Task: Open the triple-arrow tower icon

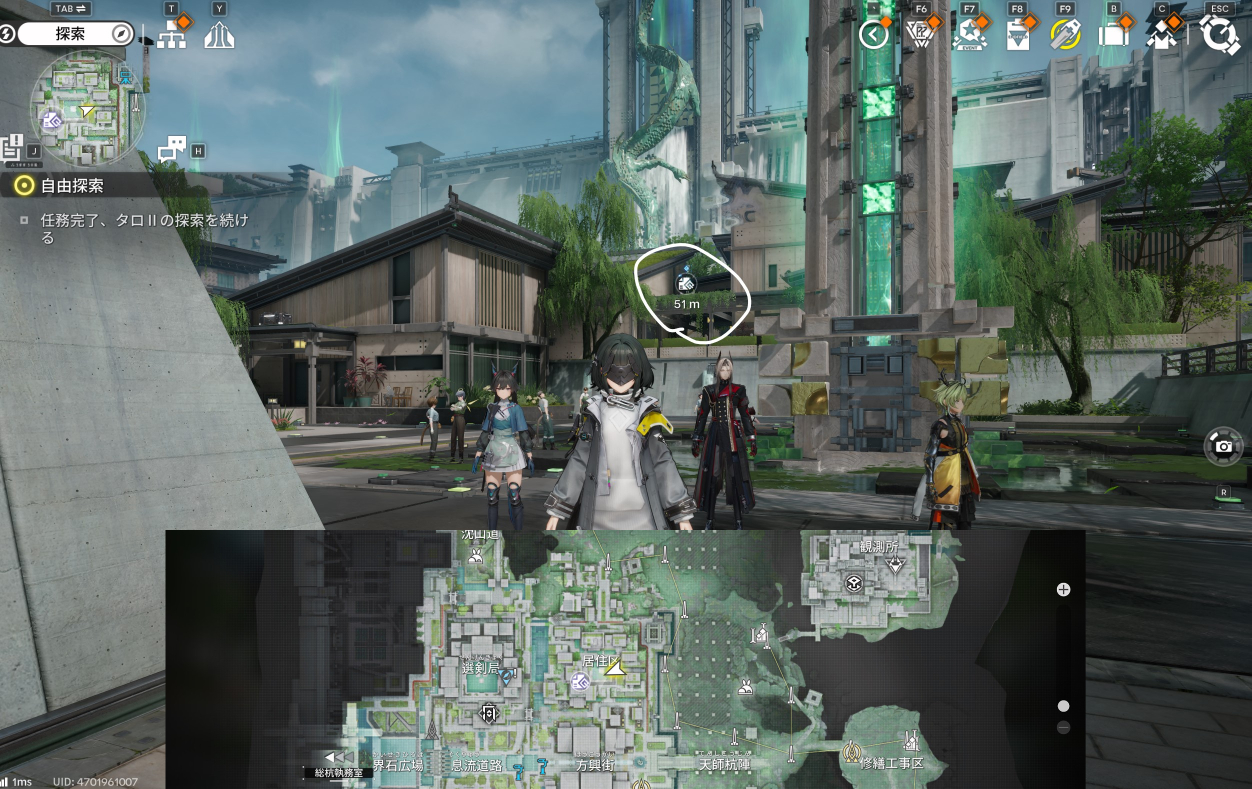Action: (x=219, y=36)
